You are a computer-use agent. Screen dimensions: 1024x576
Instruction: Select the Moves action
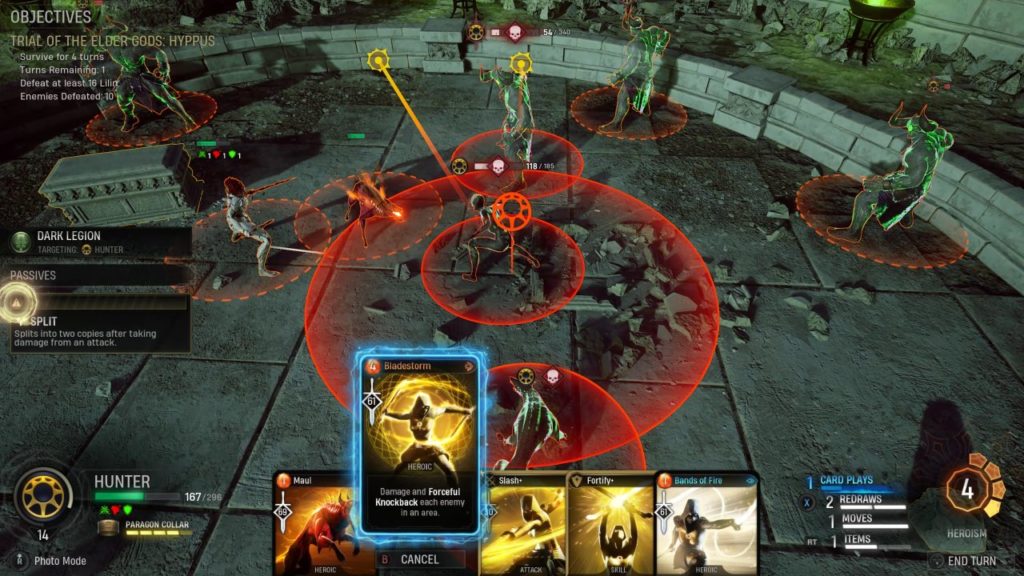[858, 520]
